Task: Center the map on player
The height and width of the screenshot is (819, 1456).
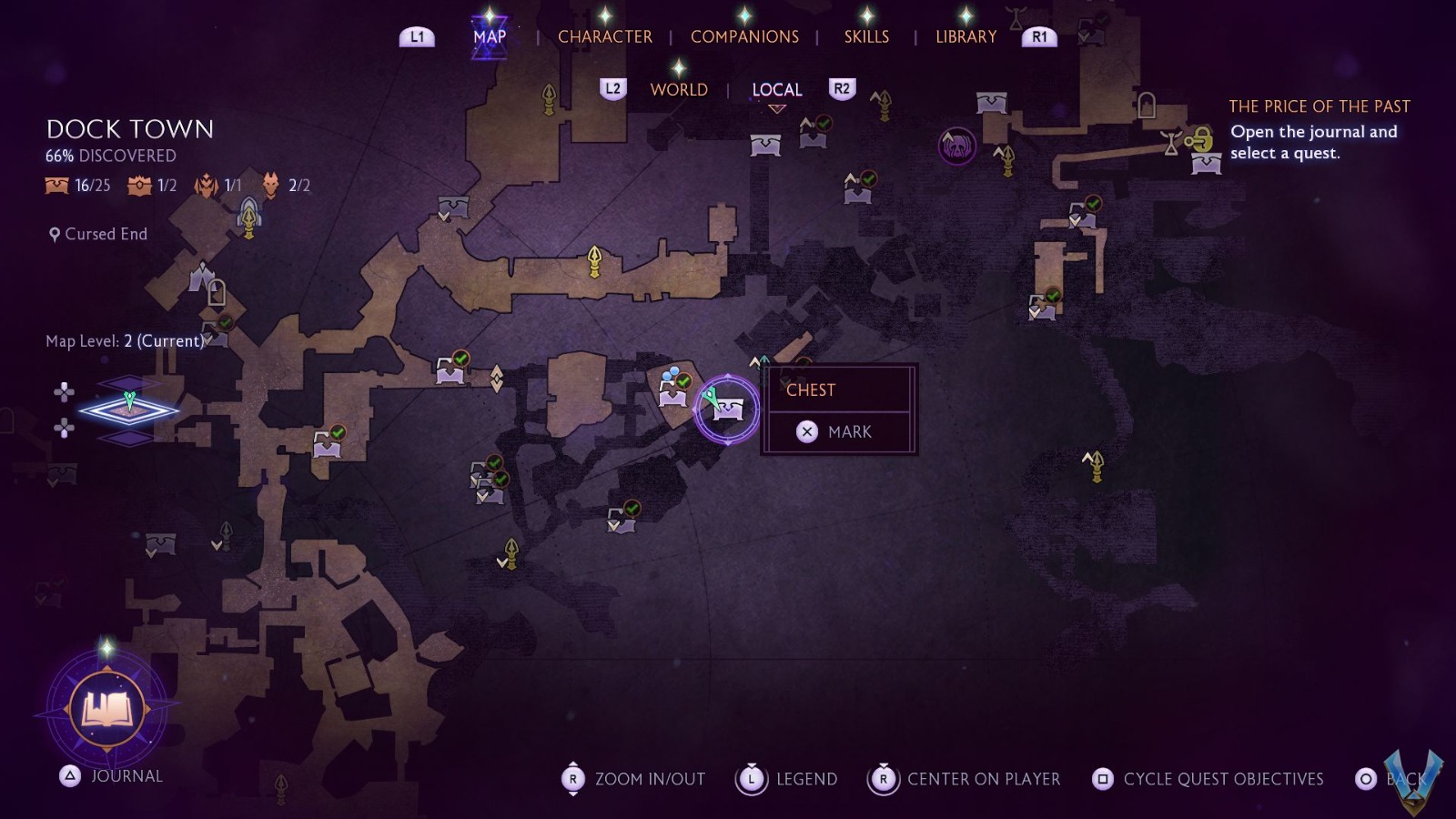Action: coord(966,779)
